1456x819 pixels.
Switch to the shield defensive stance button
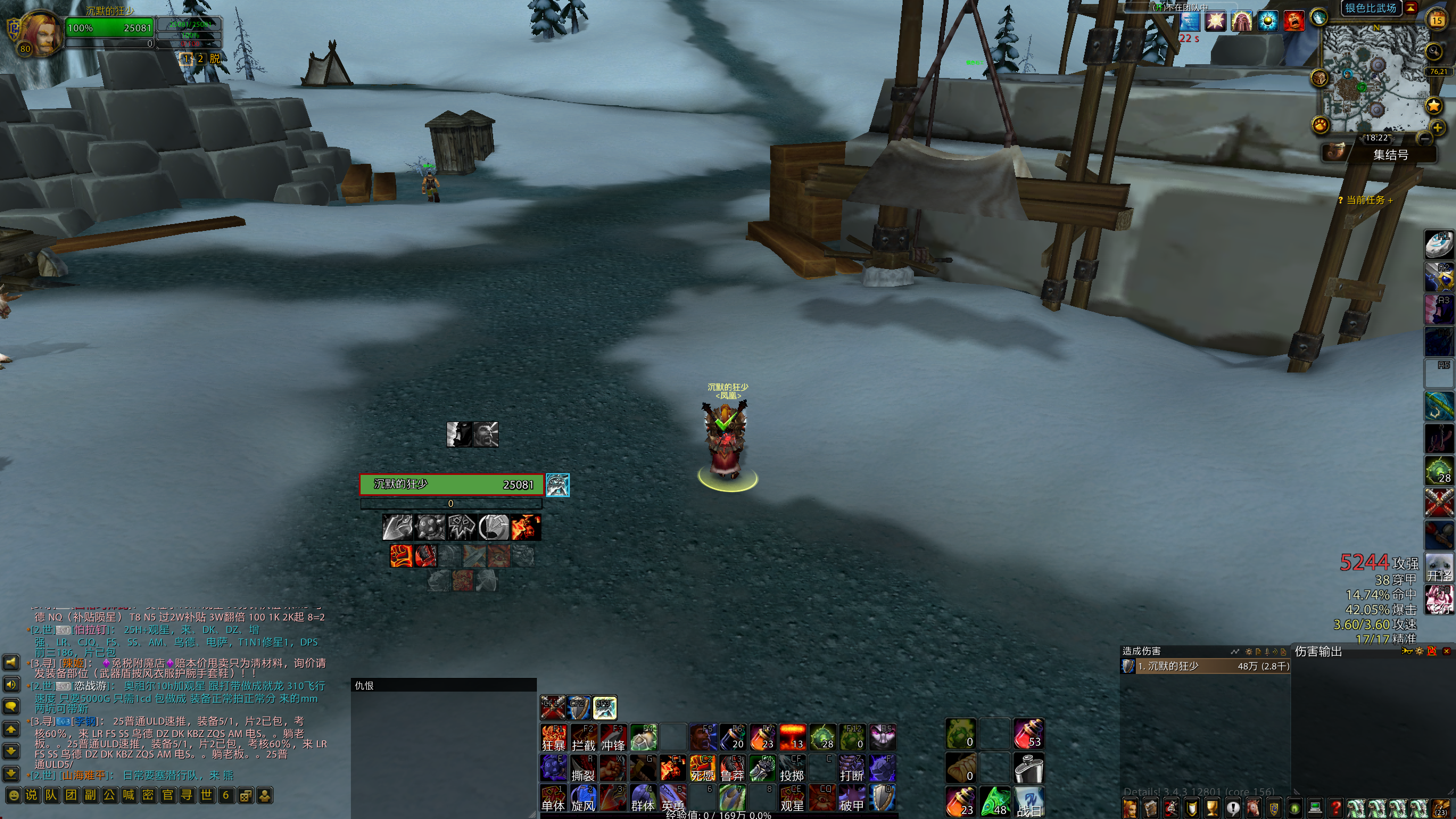pyautogui.click(x=578, y=708)
